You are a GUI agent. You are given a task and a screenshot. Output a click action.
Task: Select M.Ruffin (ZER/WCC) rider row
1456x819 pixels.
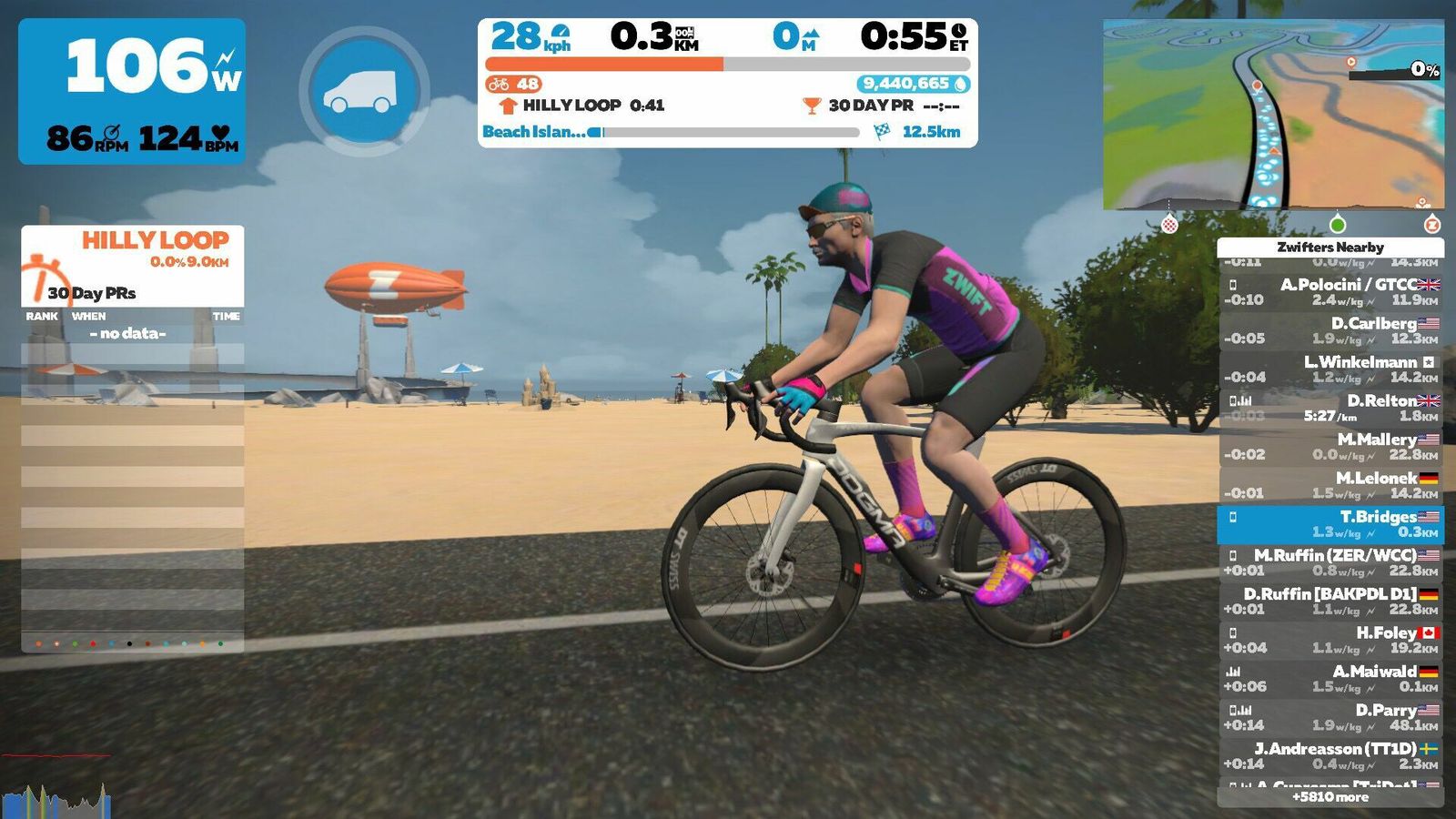1330,562
